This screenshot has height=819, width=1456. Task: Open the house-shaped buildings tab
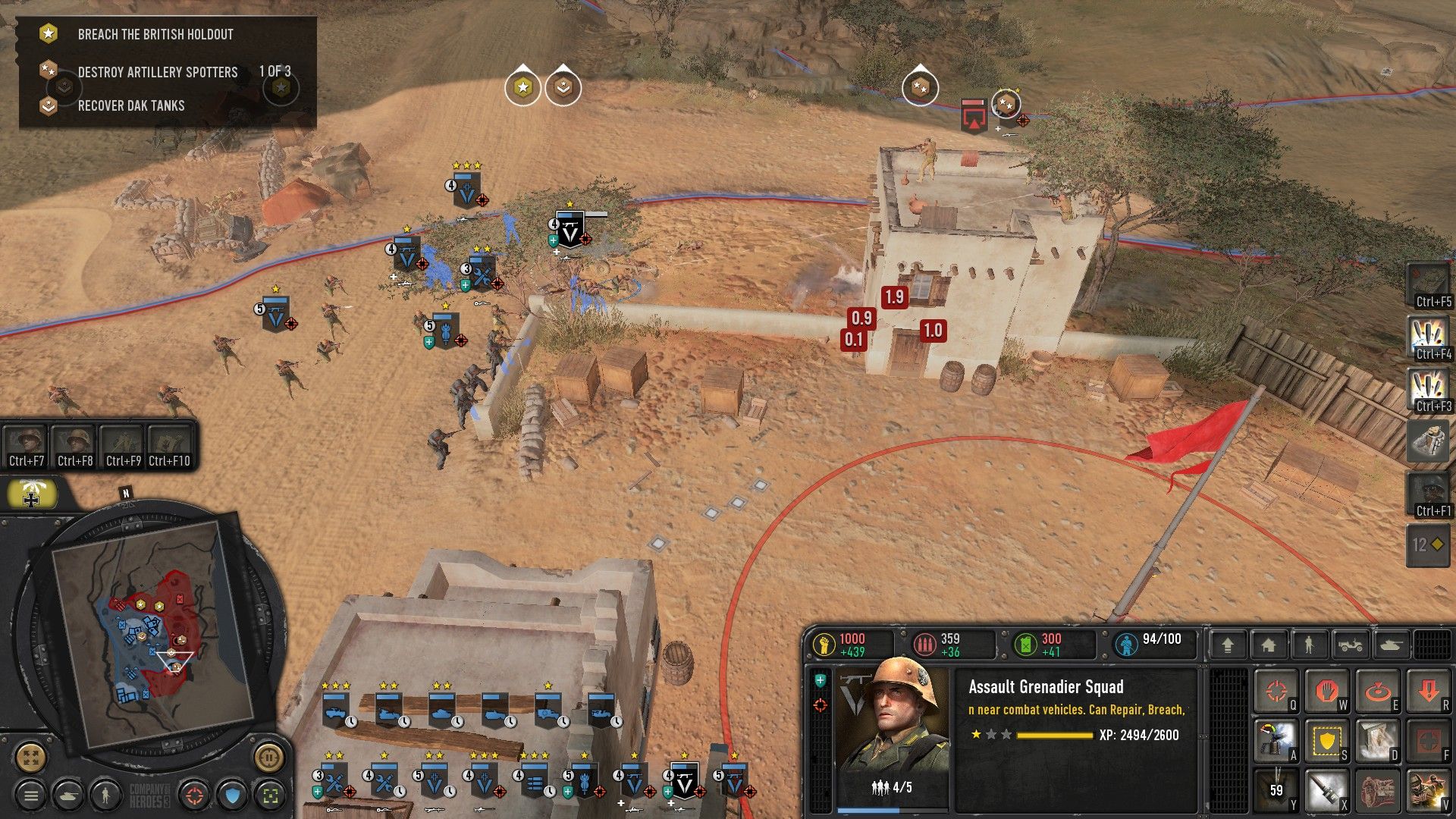1268,645
